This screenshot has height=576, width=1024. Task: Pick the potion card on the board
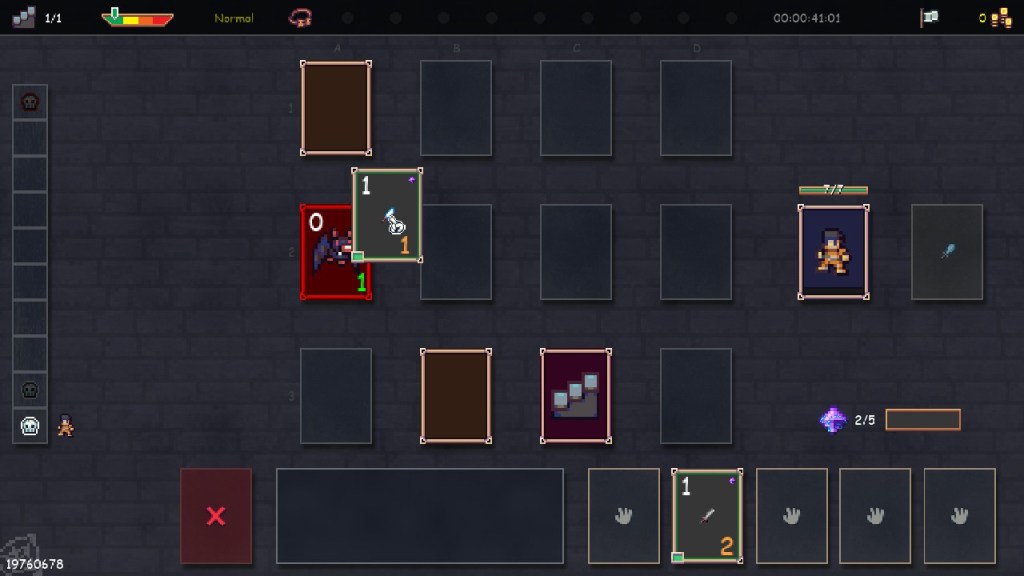tap(387, 215)
